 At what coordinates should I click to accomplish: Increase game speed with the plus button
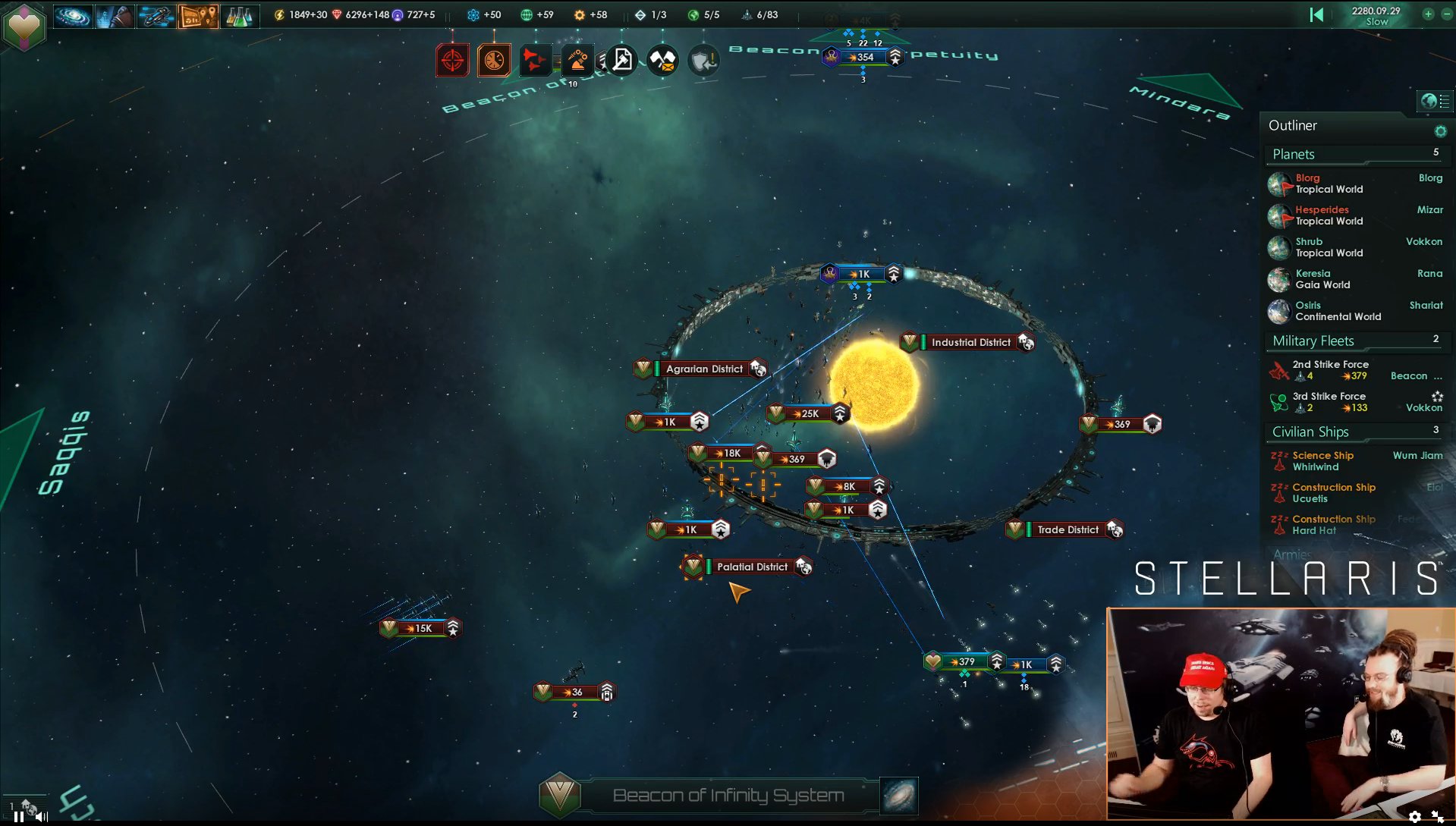click(1428, 14)
